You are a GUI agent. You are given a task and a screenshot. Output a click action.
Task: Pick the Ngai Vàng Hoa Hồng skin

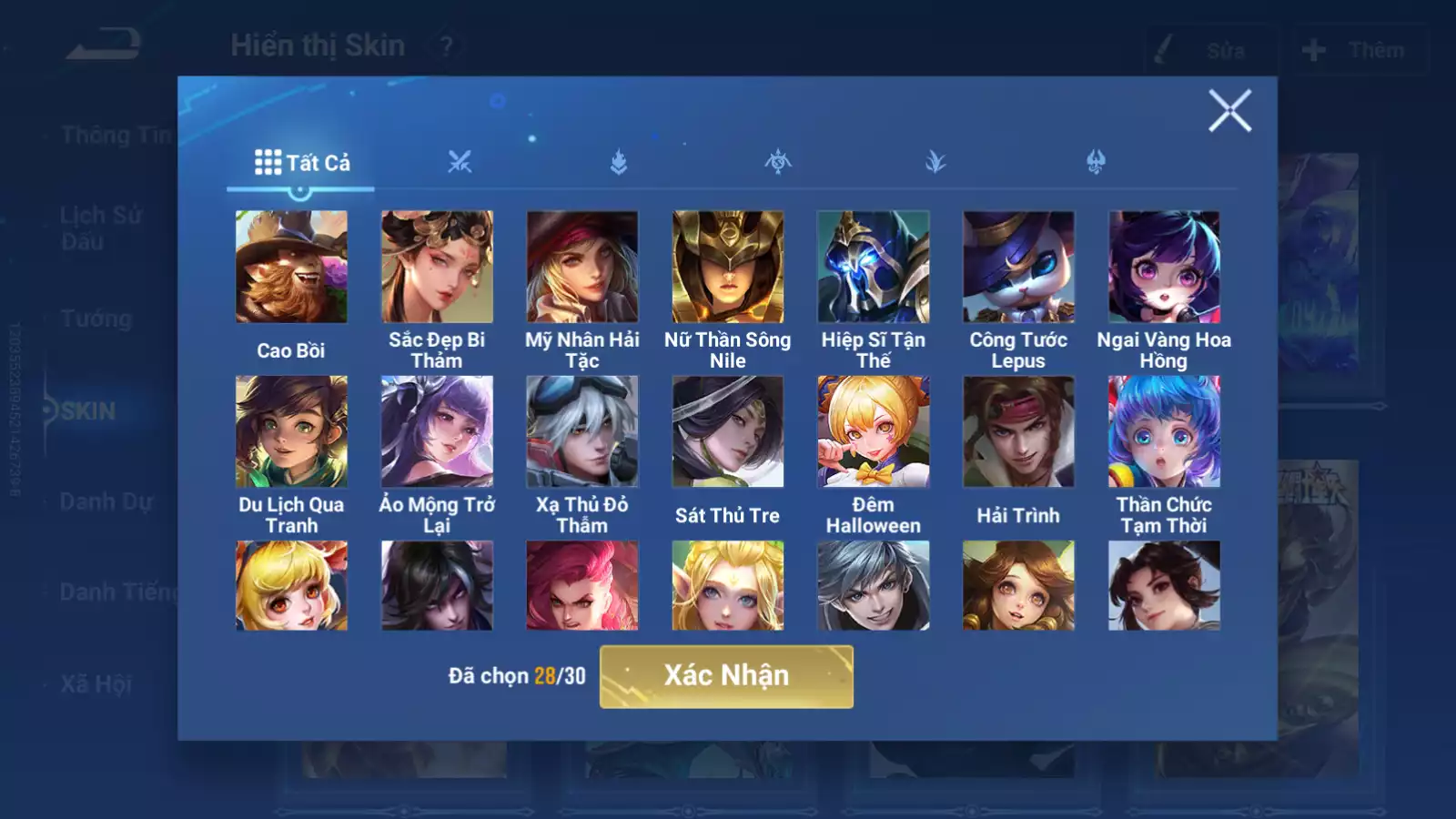pos(1164,267)
